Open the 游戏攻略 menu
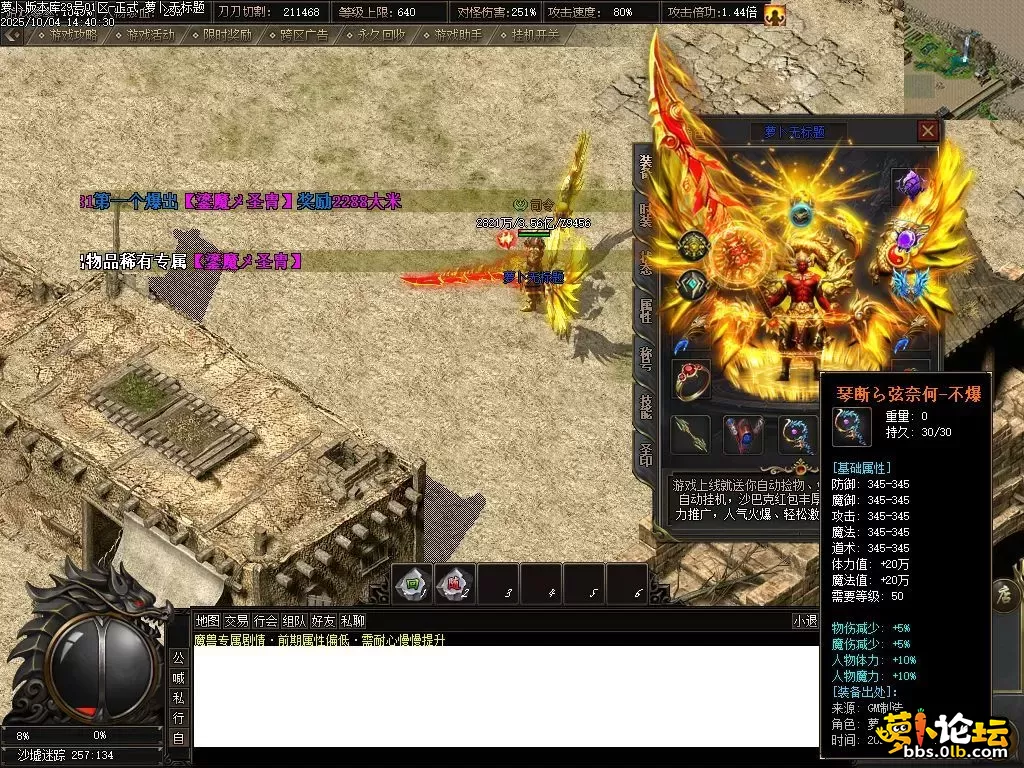 click(73, 34)
